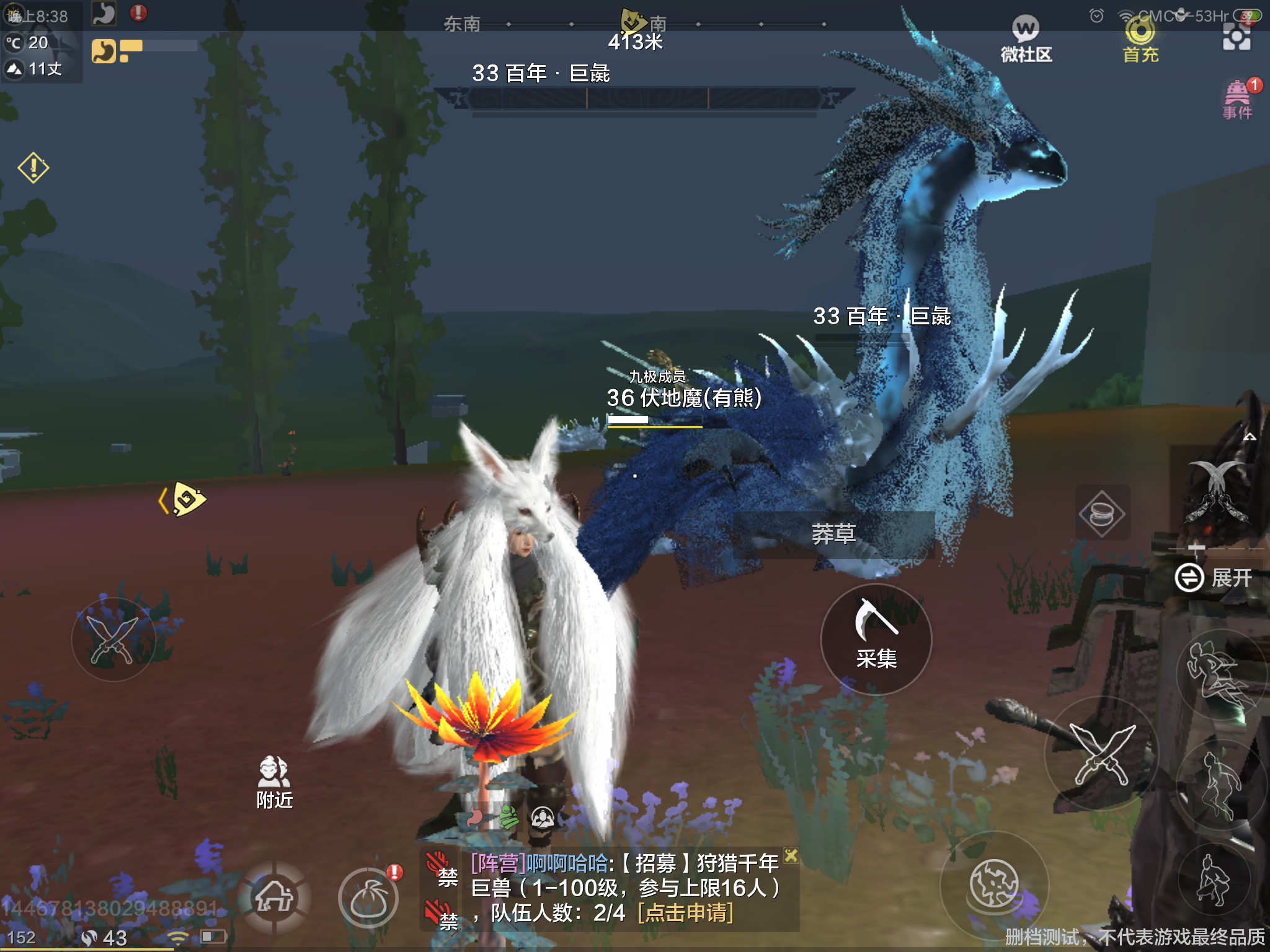This screenshot has height=952, width=1270.
Task: Click the 点击申请 link to apply
Action: (686, 913)
